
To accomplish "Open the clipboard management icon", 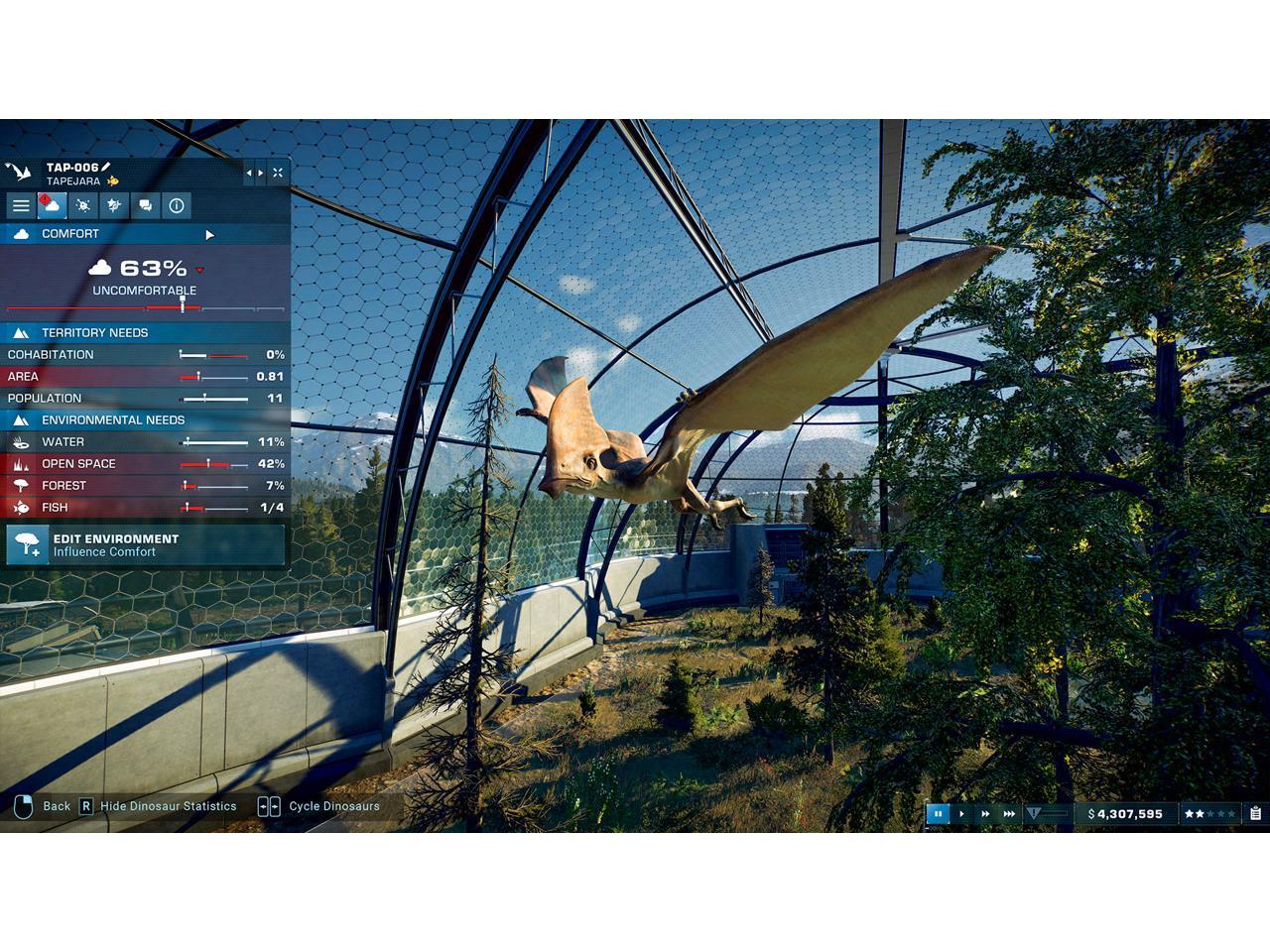I will 1255,814.
